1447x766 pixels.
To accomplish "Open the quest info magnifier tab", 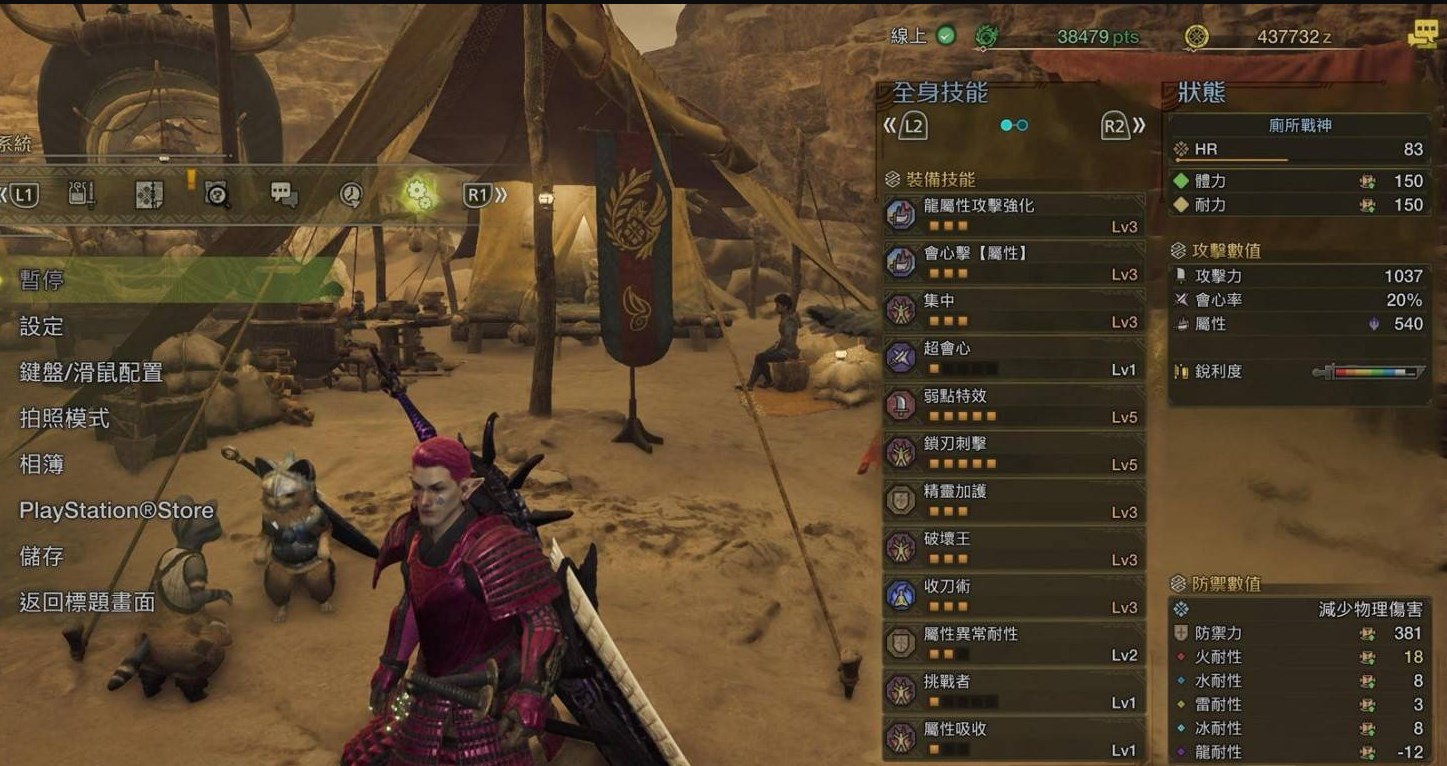I will (x=217, y=194).
